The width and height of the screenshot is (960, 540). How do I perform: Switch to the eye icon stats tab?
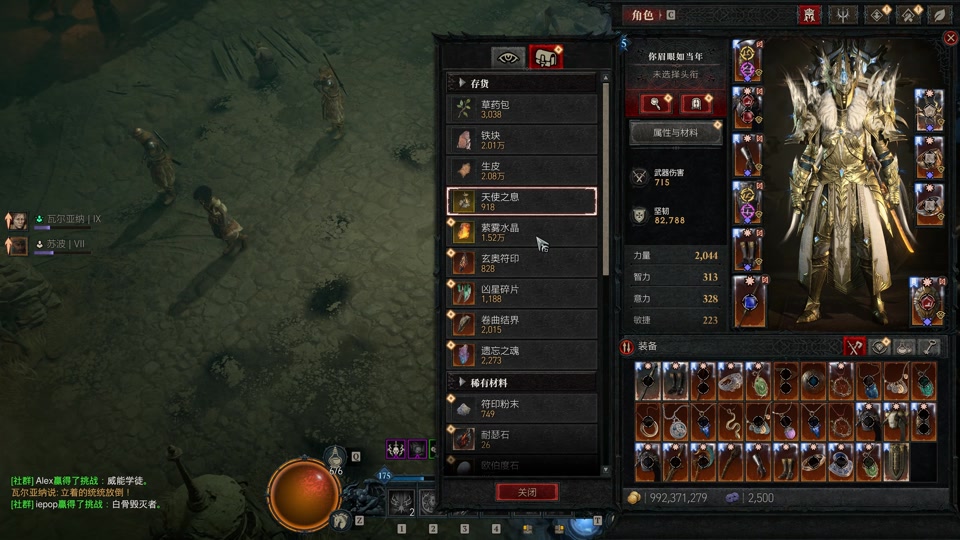pos(508,57)
